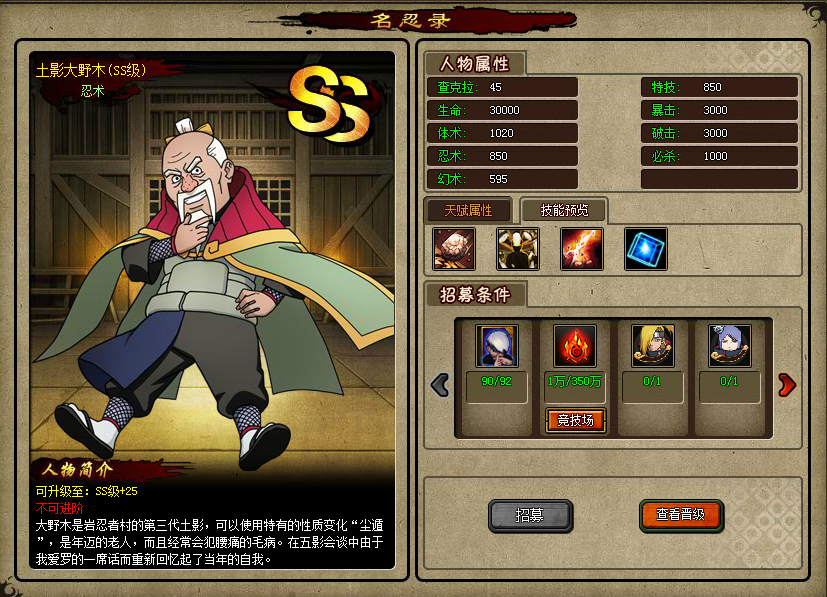Open the 技能预览 tab
Image resolution: width=827 pixels, height=597 pixels.
coord(564,210)
